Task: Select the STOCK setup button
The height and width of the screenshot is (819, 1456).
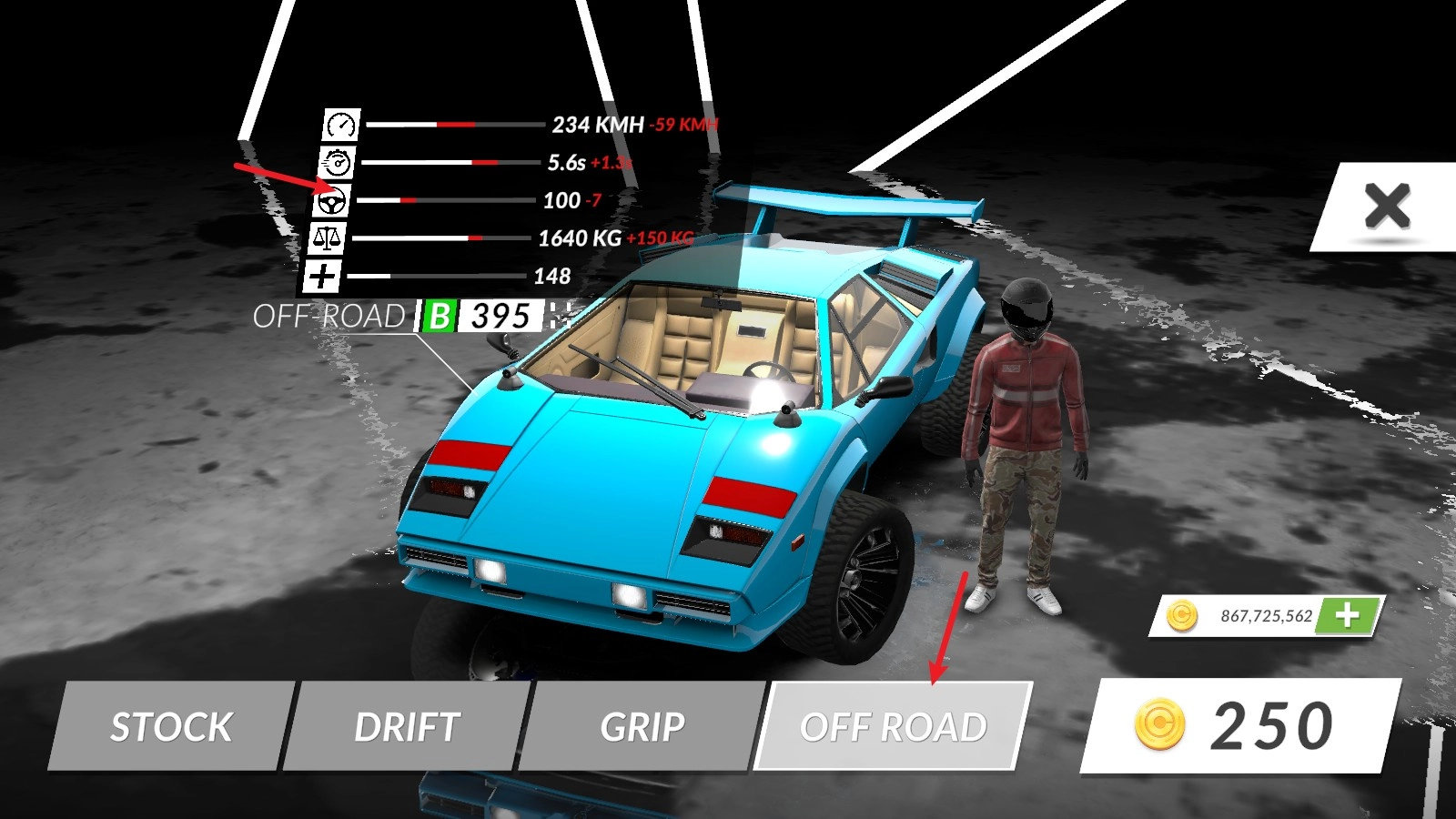Action: (x=171, y=726)
